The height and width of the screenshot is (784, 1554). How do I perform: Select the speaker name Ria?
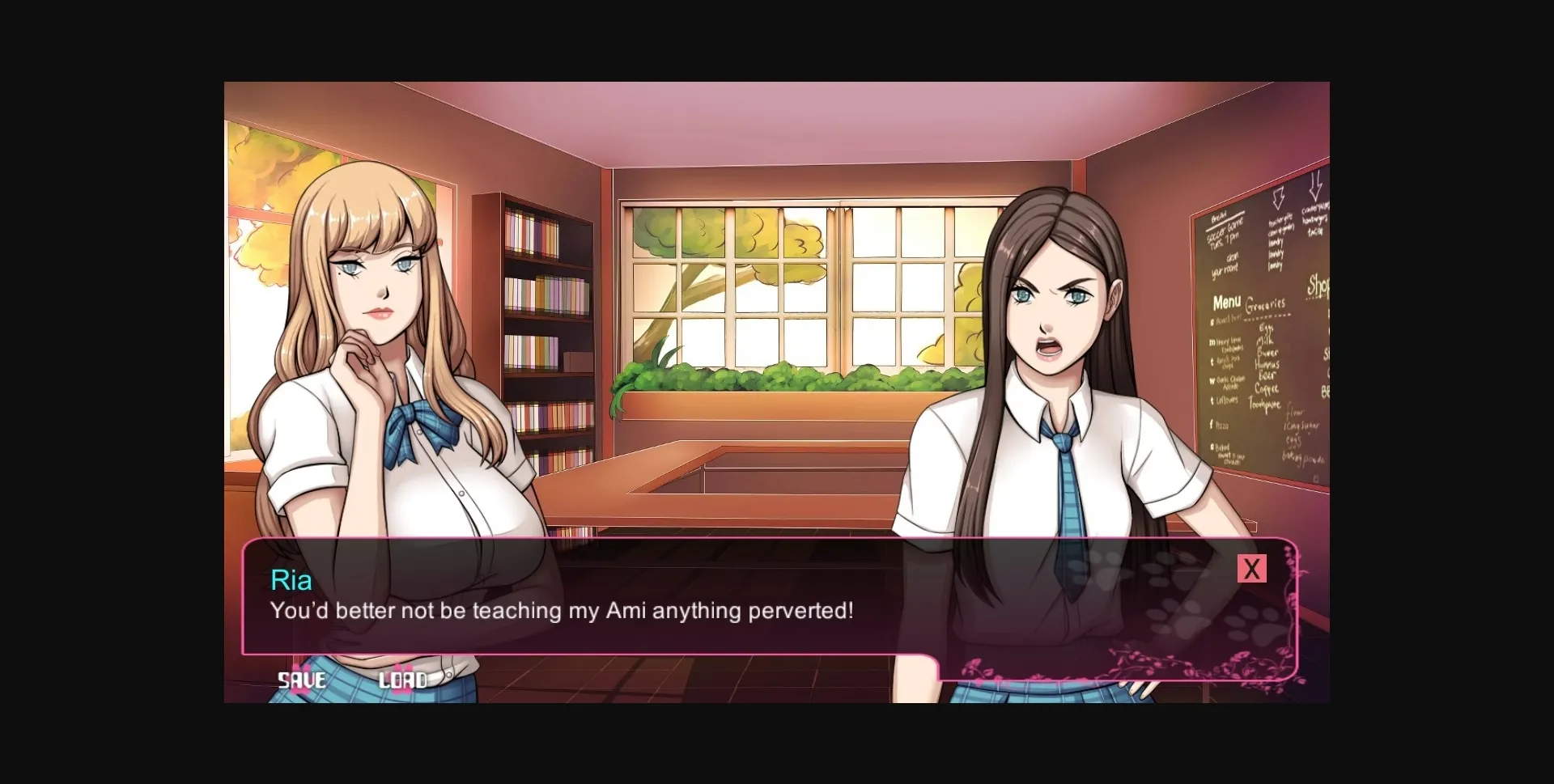click(291, 580)
